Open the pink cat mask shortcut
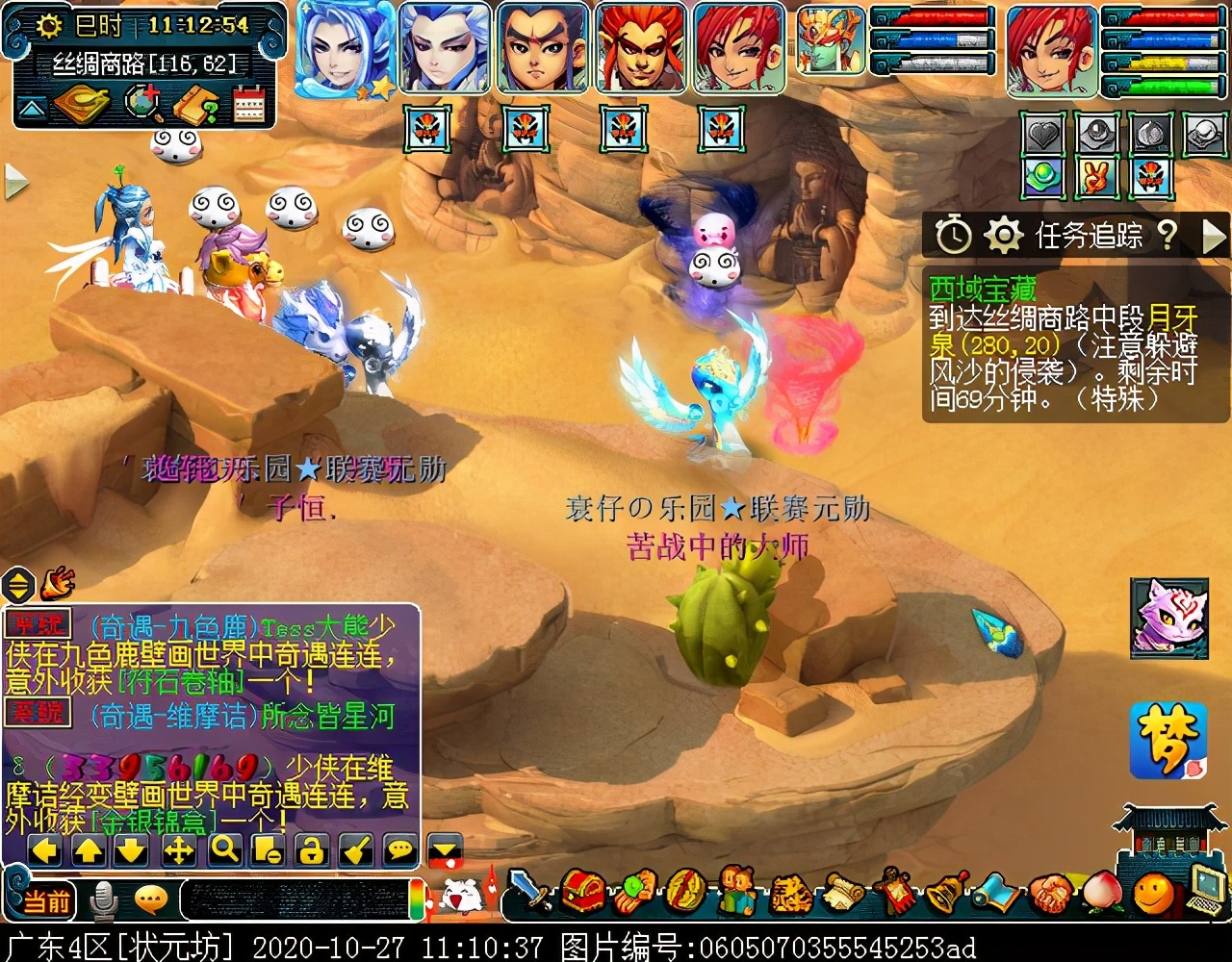 point(1168,617)
